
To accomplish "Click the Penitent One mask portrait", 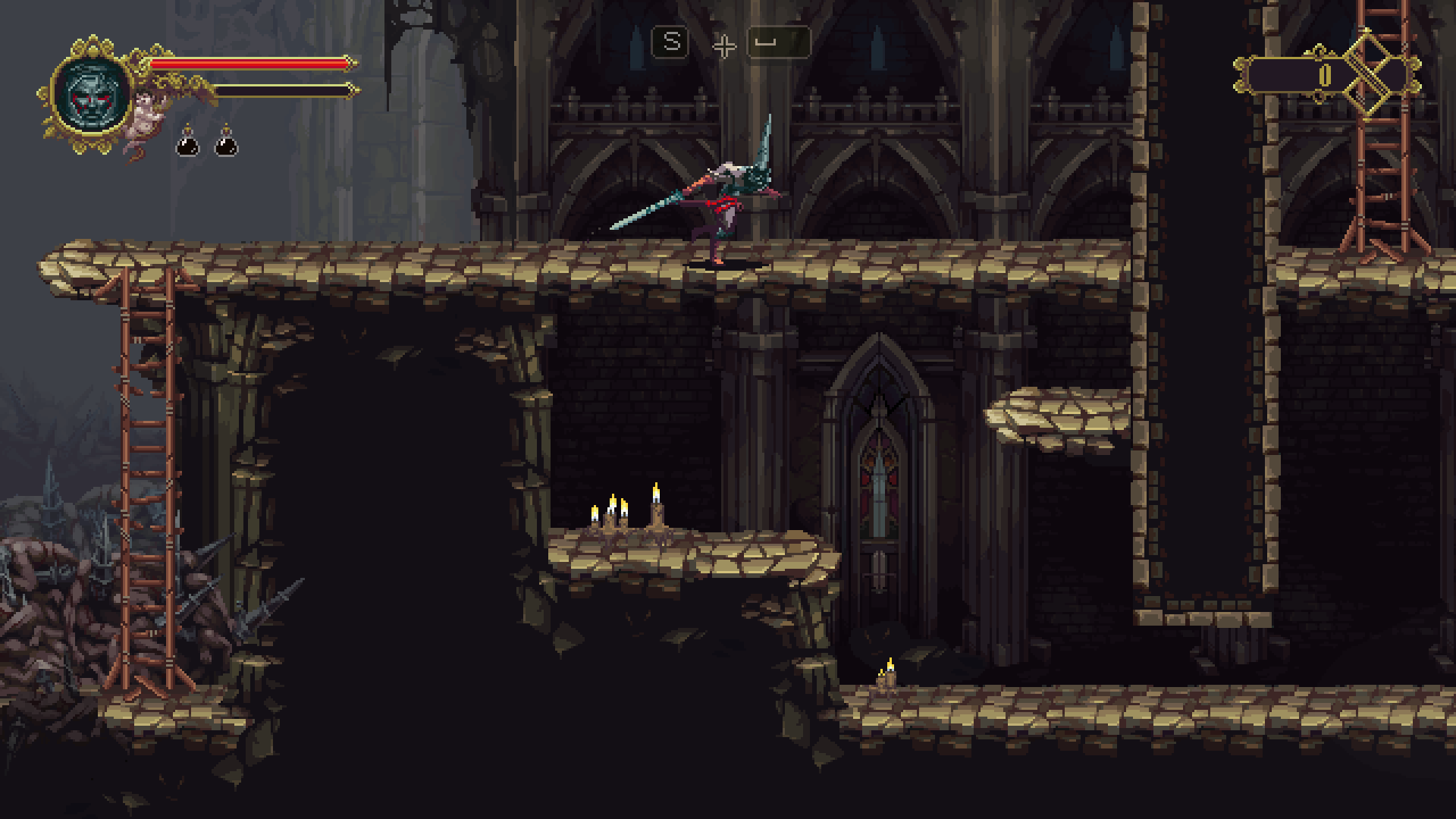I will (x=92, y=96).
